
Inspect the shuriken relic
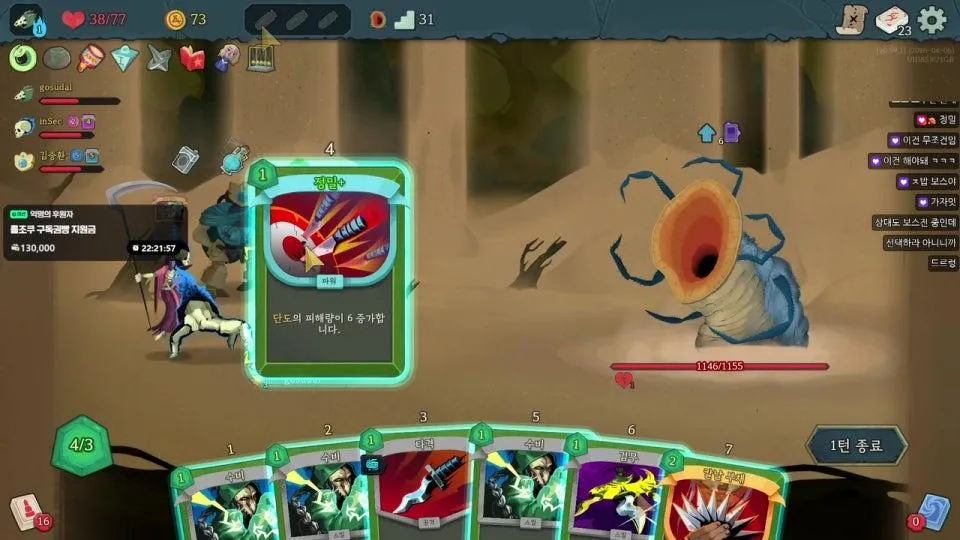coord(159,58)
